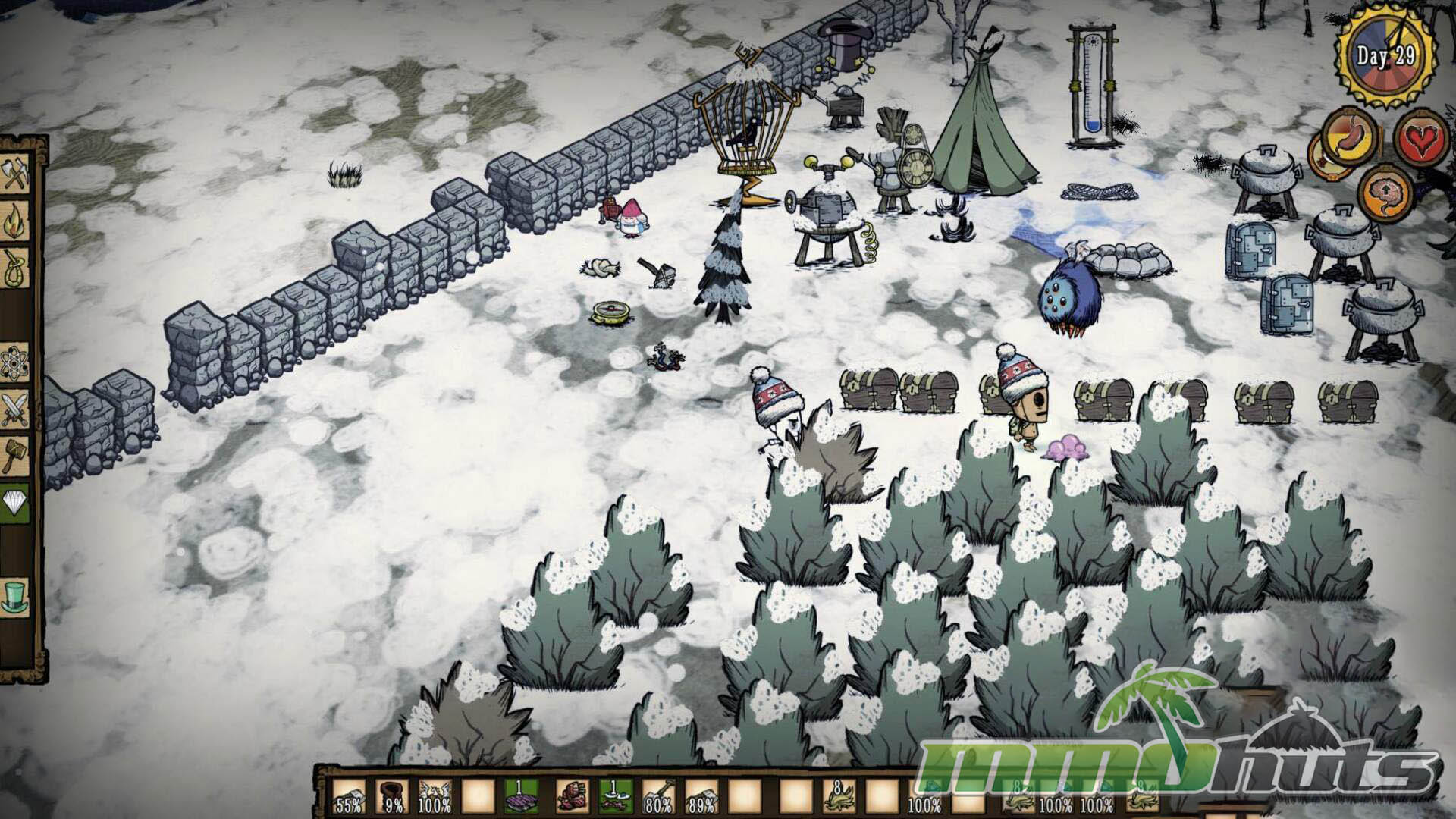
Task: Select the stack of 8 in the inventory
Action: pos(840,797)
